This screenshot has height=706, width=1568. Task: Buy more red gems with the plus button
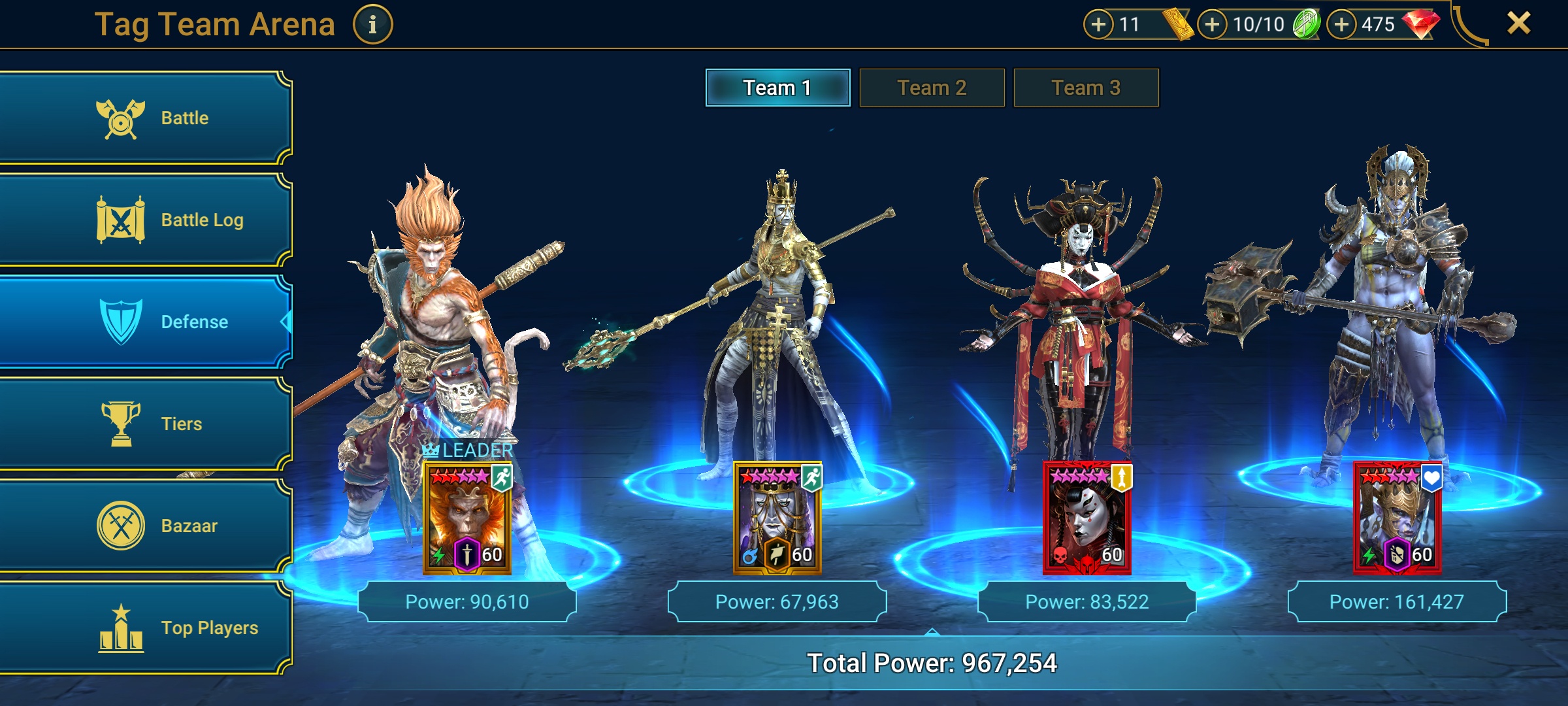click(1341, 25)
